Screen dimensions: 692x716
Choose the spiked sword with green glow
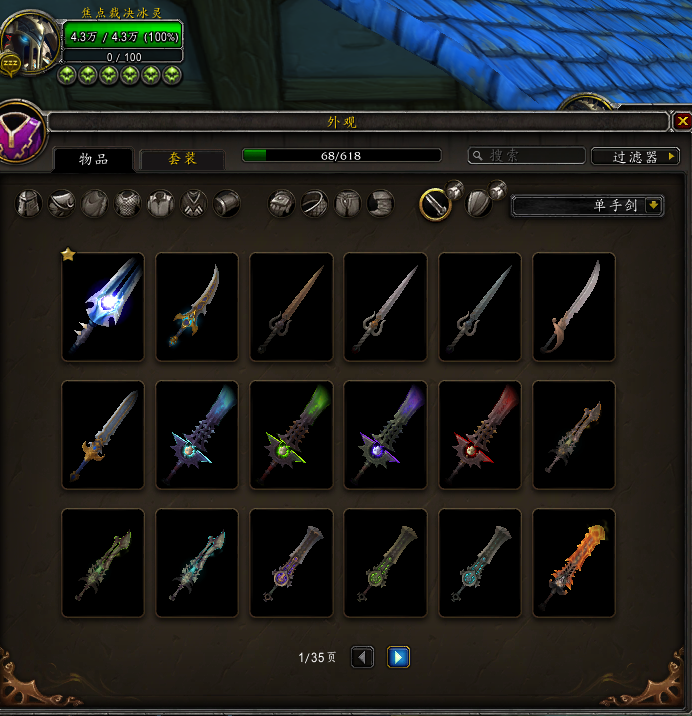click(291, 435)
